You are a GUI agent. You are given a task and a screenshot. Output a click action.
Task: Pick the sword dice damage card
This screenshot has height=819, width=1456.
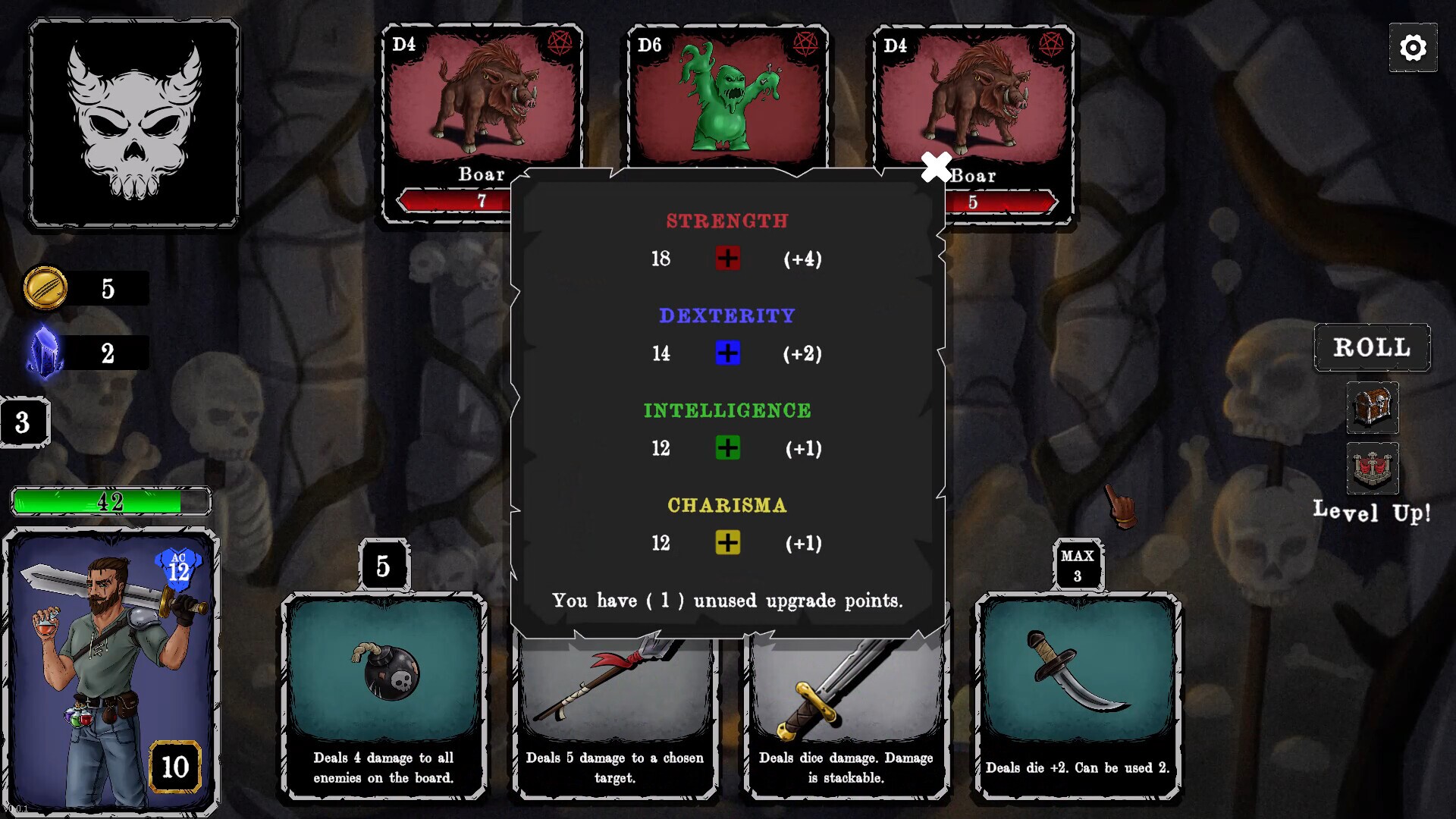(x=846, y=720)
